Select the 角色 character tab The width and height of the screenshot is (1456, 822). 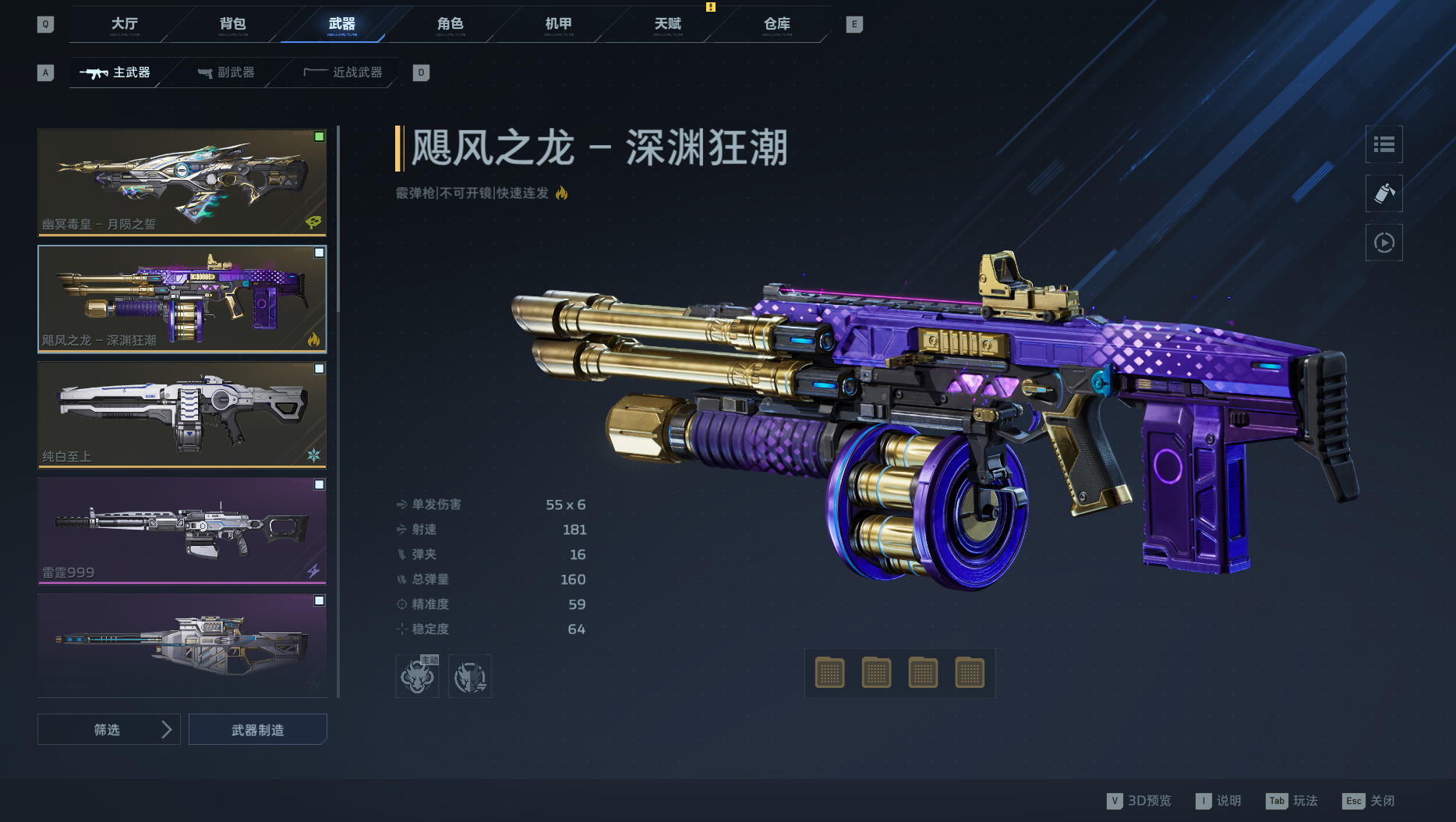[451, 25]
